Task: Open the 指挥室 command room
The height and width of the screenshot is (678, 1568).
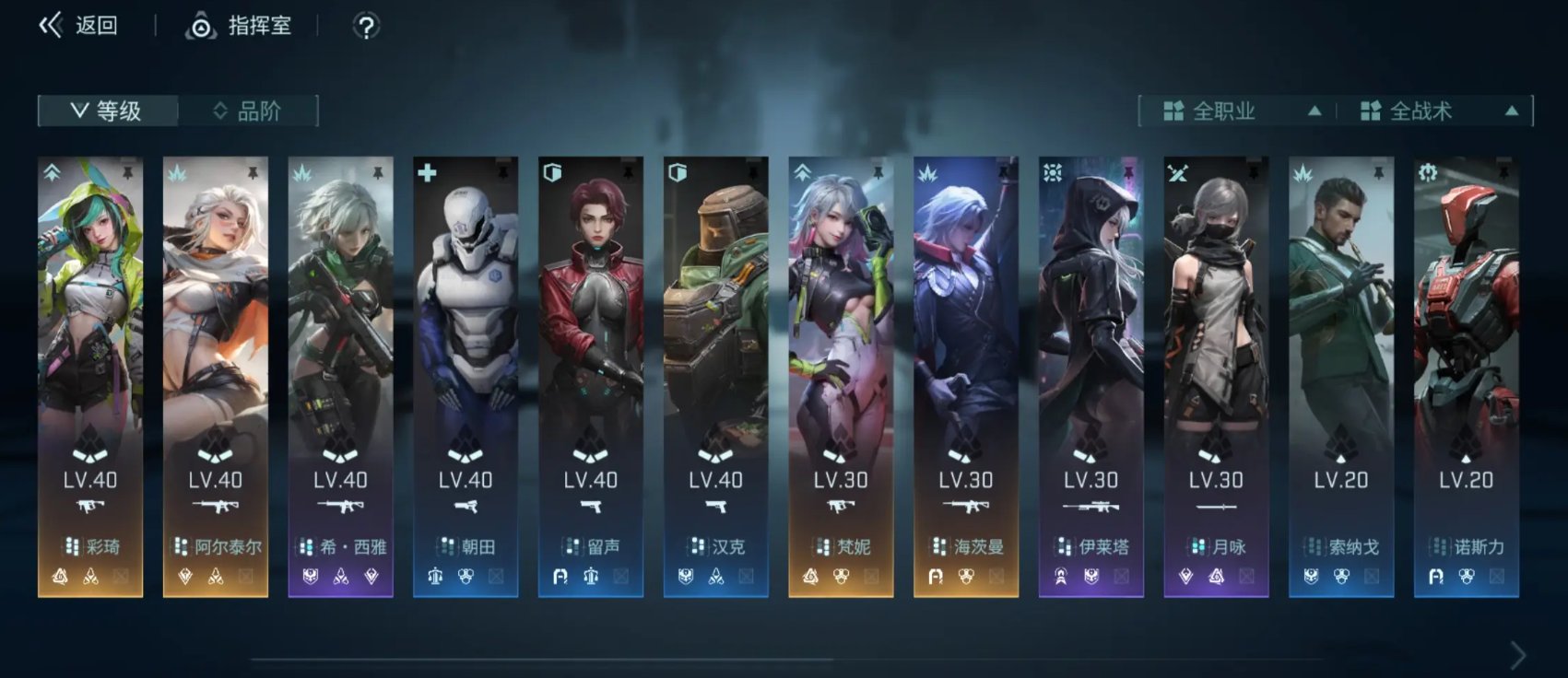Action: (x=240, y=26)
